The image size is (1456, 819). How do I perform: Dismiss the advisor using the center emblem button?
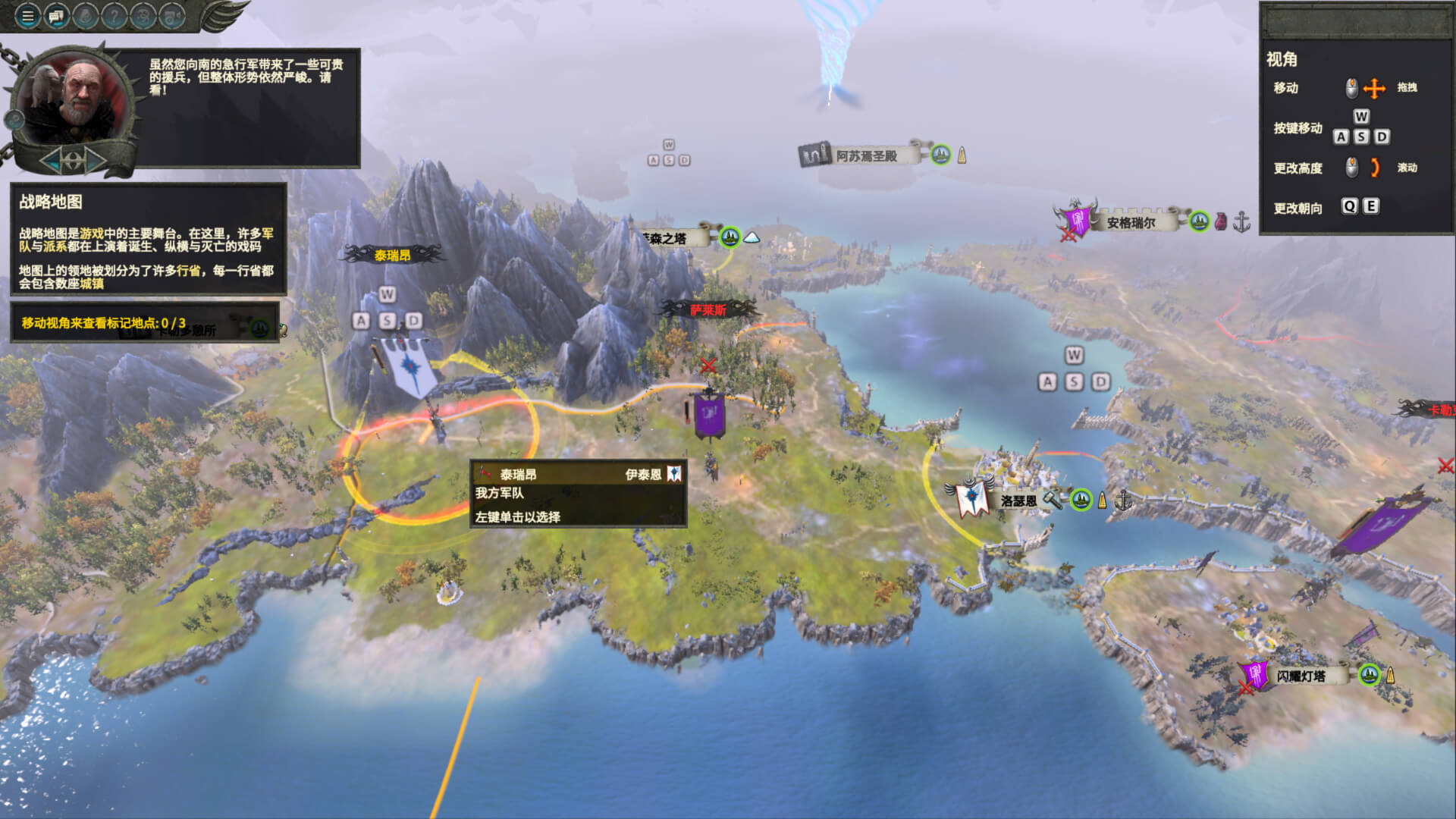tap(73, 160)
